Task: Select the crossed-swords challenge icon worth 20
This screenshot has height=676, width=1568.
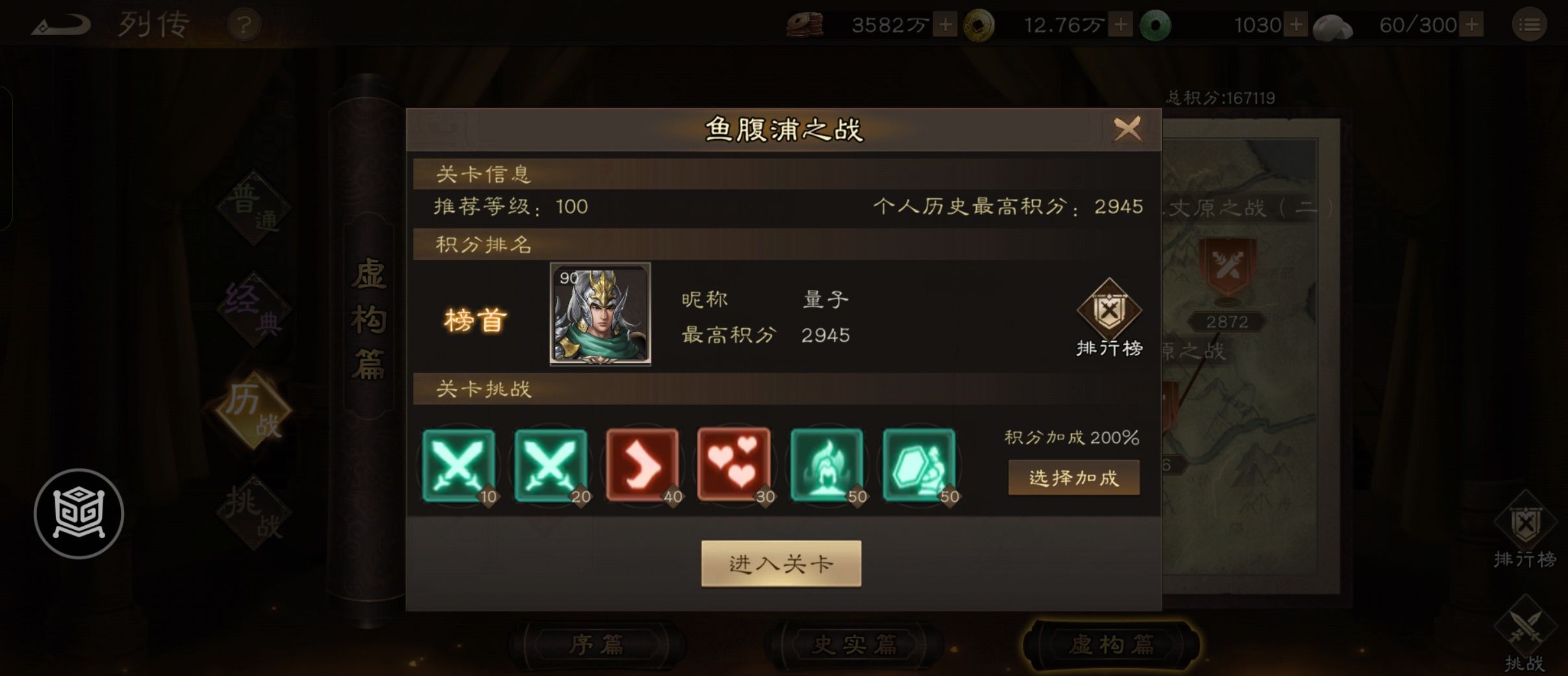Action: coord(551,465)
